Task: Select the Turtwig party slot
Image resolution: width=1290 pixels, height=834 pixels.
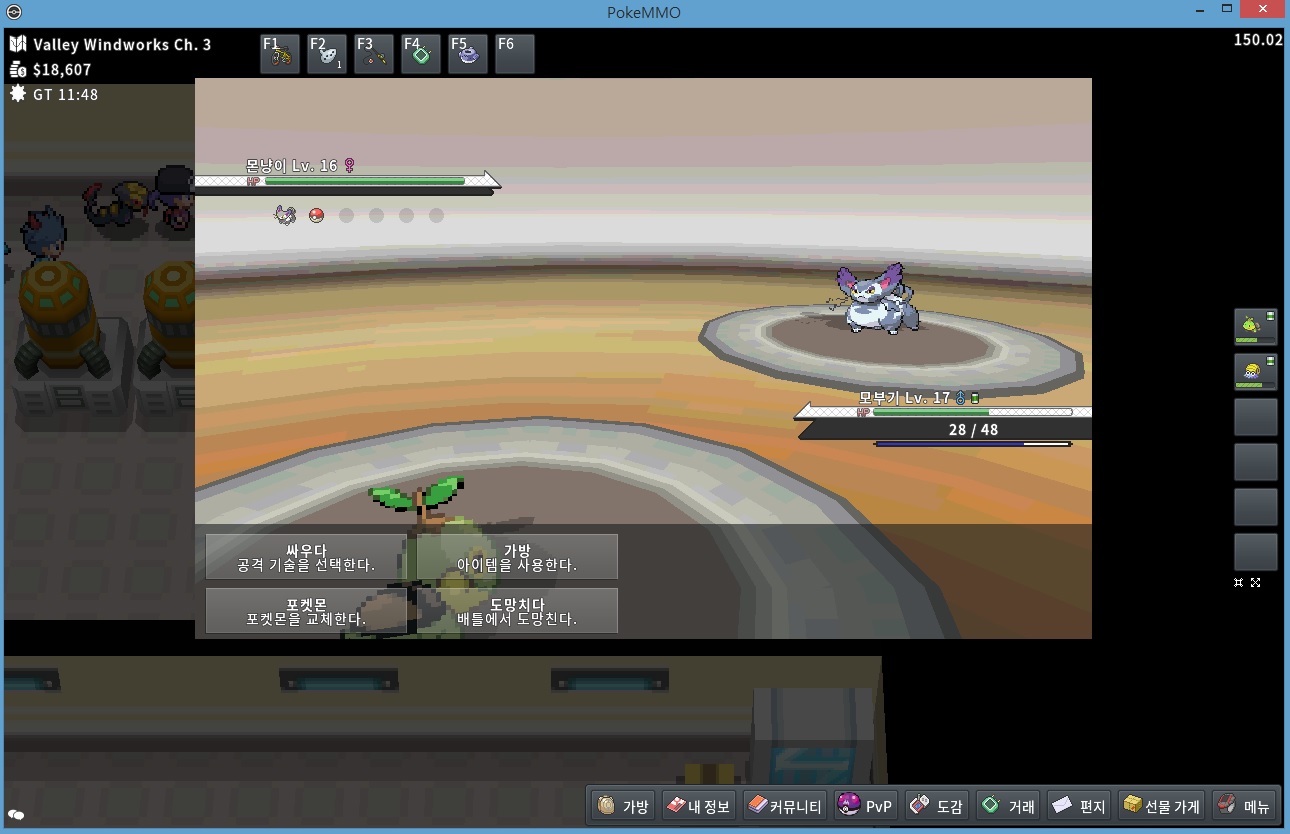Action: click(x=1255, y=327)
